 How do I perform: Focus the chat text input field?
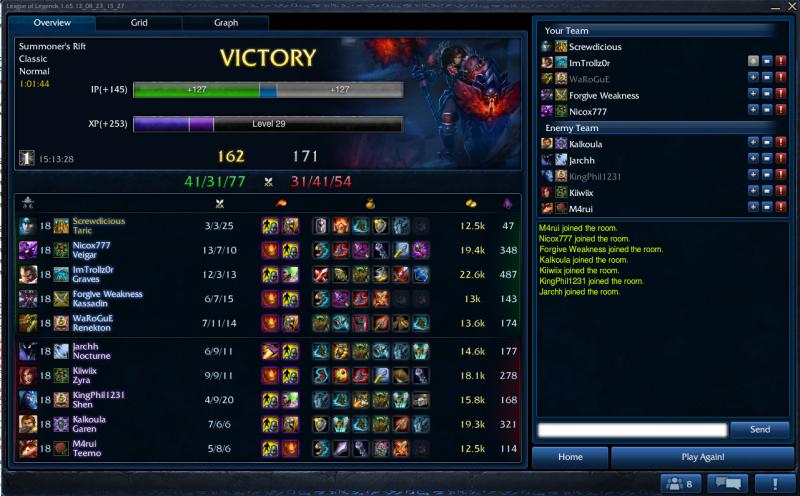(x=631, y=430)
